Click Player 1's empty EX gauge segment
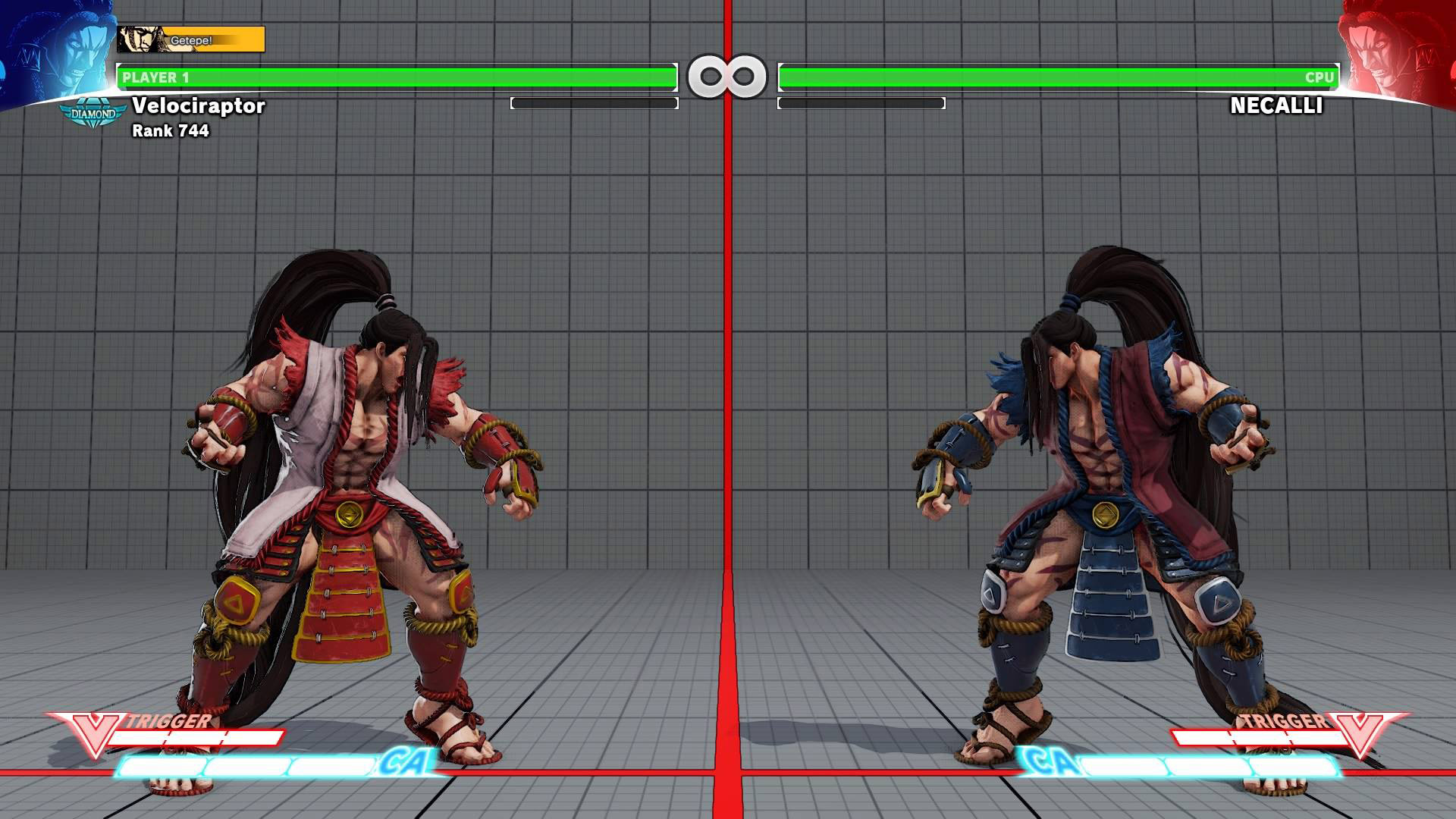This screenshot has height=819, width=1456. 595,102
